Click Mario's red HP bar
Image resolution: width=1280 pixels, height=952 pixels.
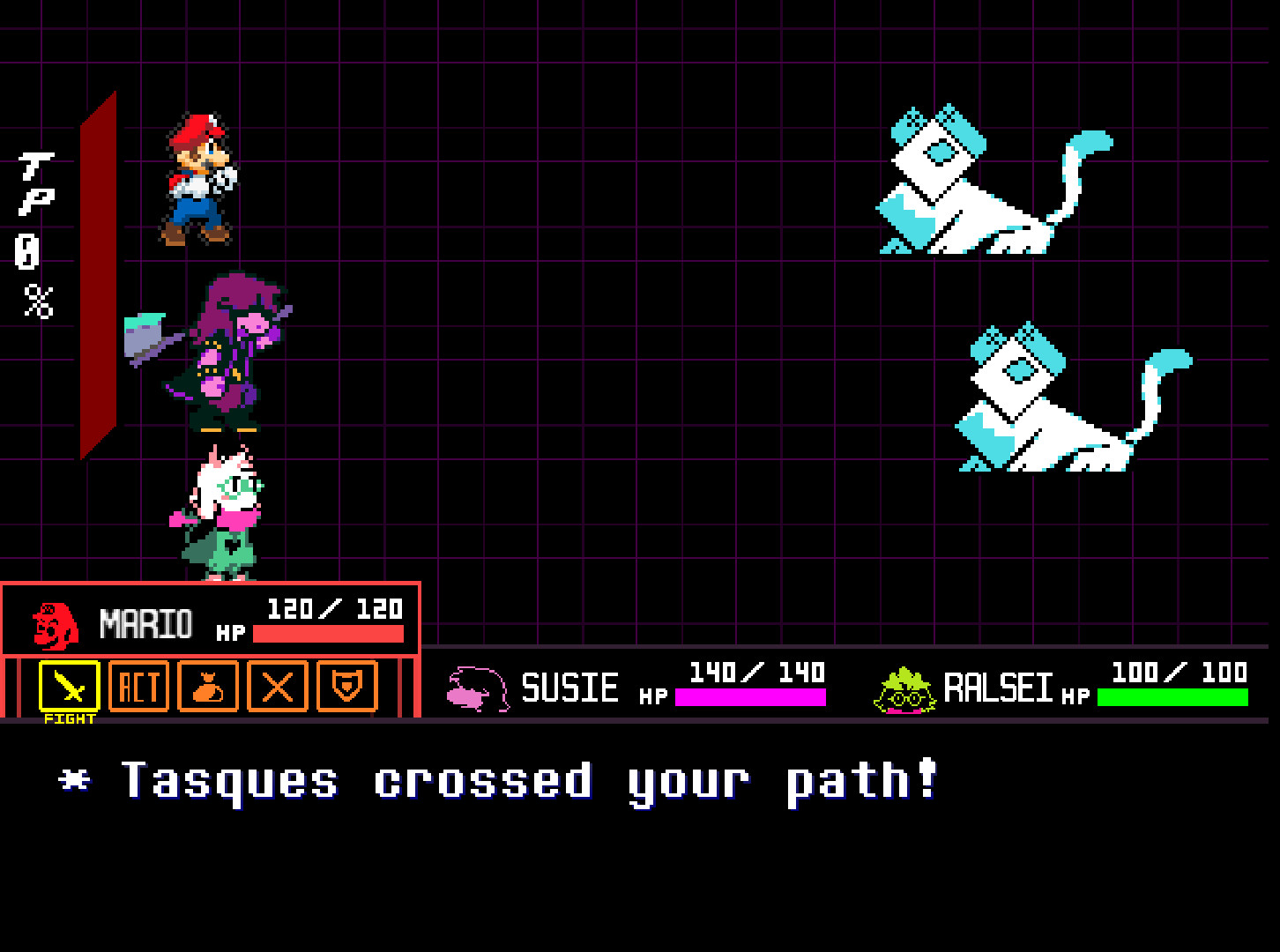[326, 633]
